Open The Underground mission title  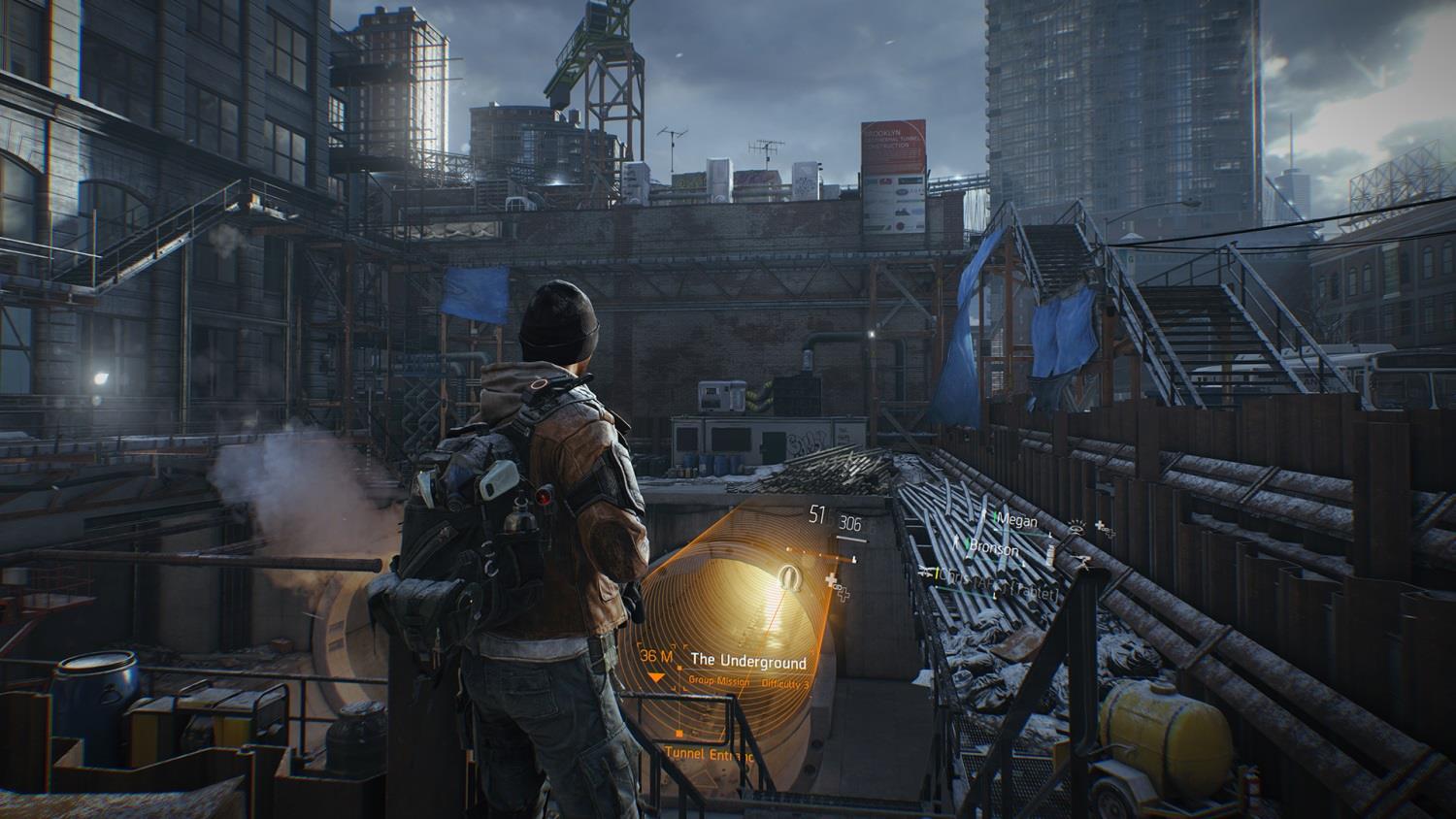749,660
